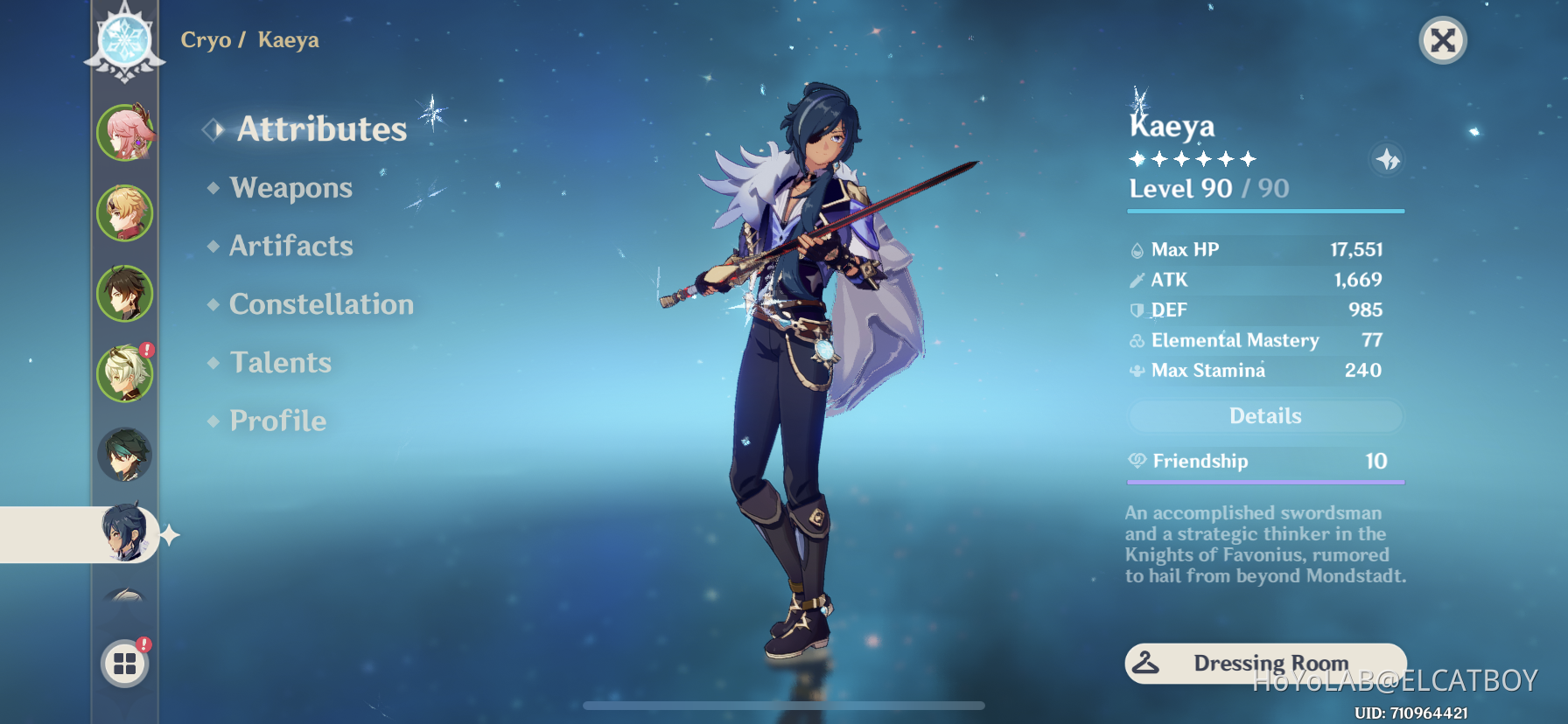Select the Constellation section
The width and height of the screenshot is (1568, 724).
(321, 303)
